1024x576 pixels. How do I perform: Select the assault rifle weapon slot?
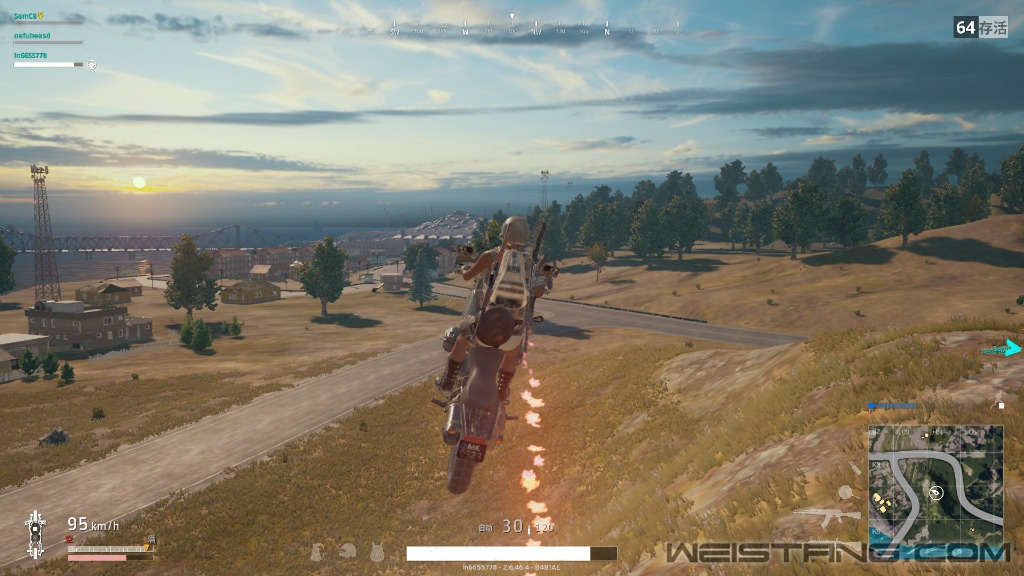[827, 516]
